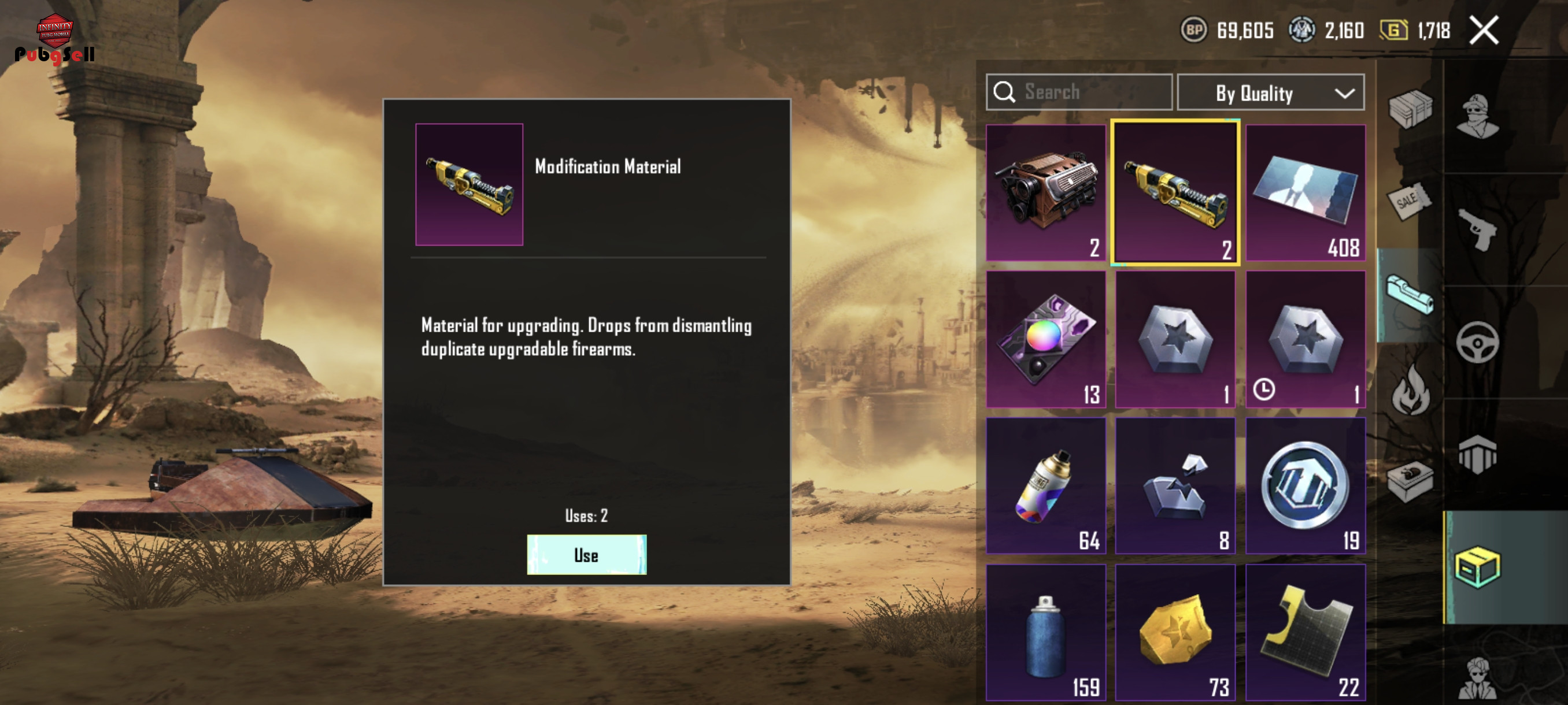Open the SALE tag category
This screenshot has width=1568, height=705.
(x=1408, y=201)
